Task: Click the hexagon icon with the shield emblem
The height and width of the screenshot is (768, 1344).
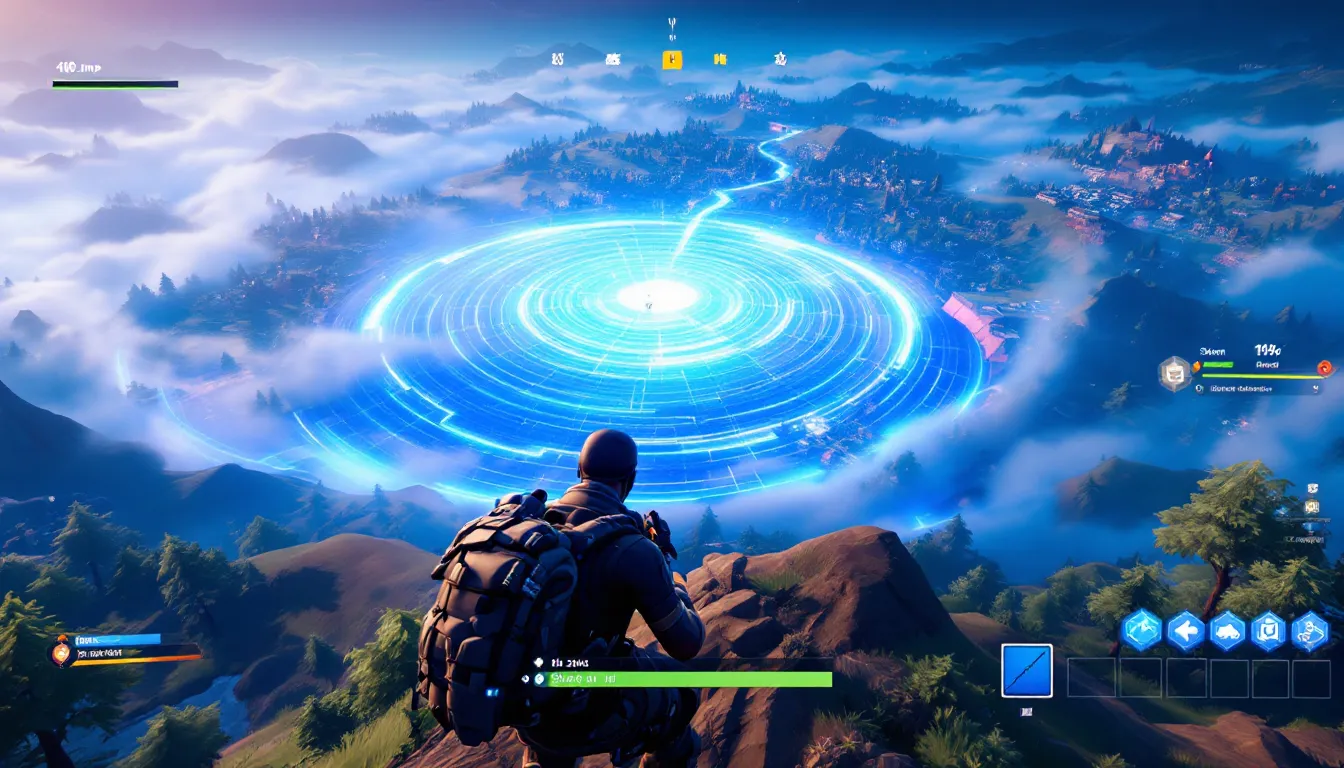Action: coord(1269,631)
